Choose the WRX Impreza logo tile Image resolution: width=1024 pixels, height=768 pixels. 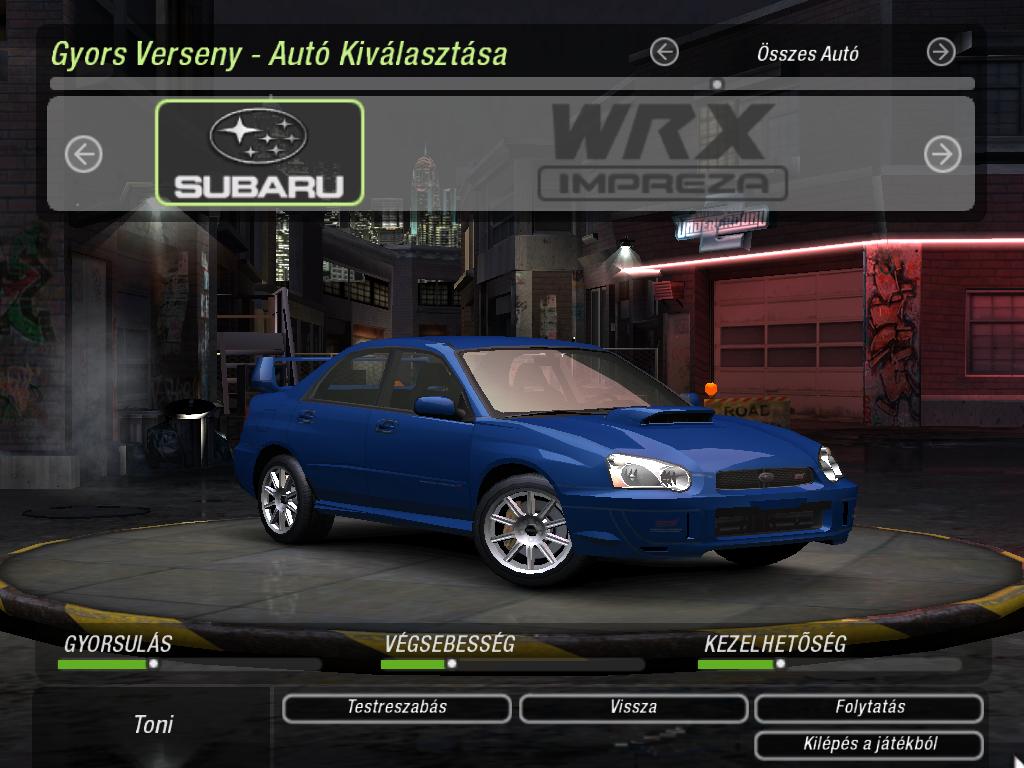(663, 152)
